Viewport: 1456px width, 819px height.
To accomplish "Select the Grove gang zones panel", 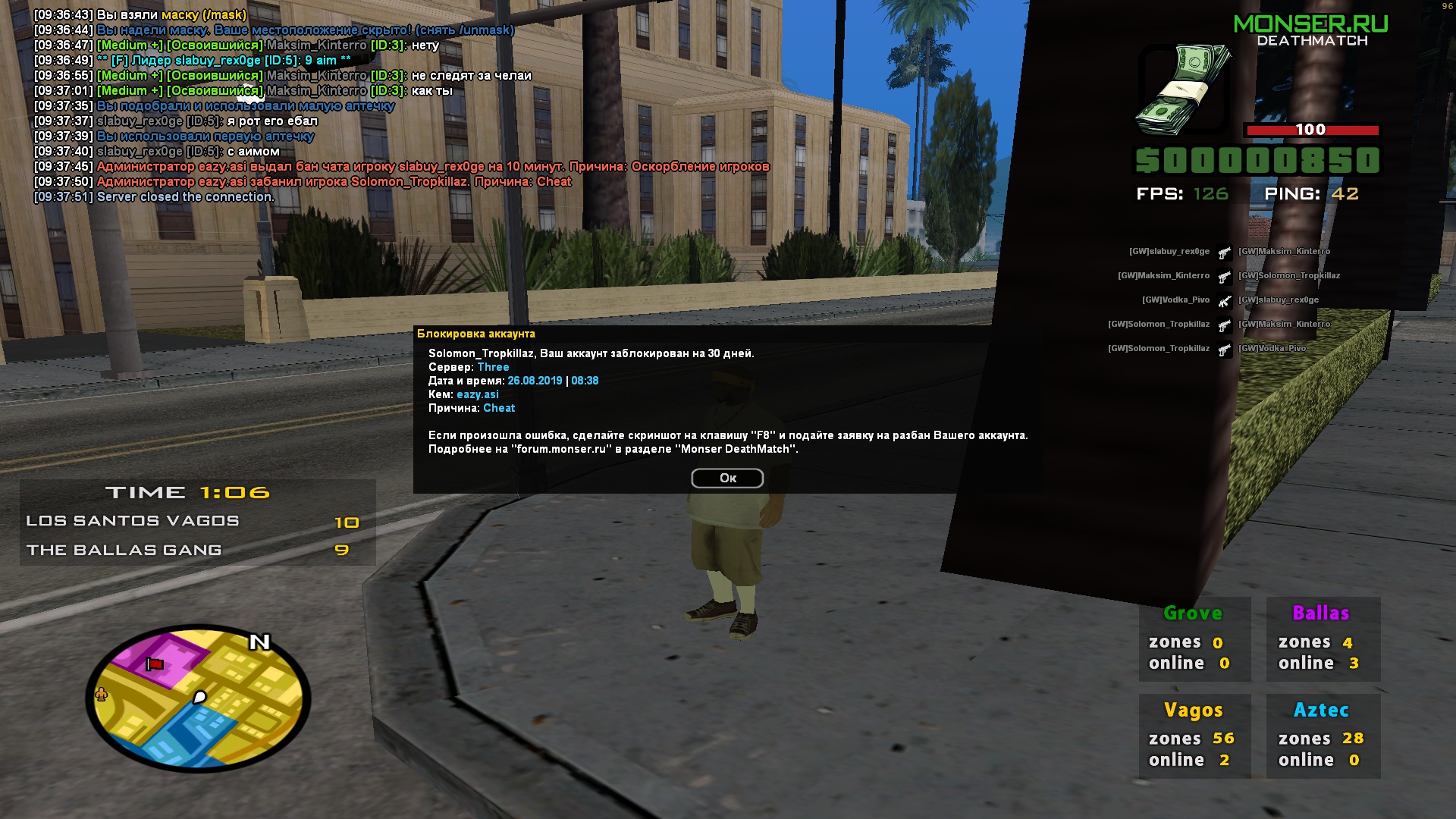I will click(1194, 639).
